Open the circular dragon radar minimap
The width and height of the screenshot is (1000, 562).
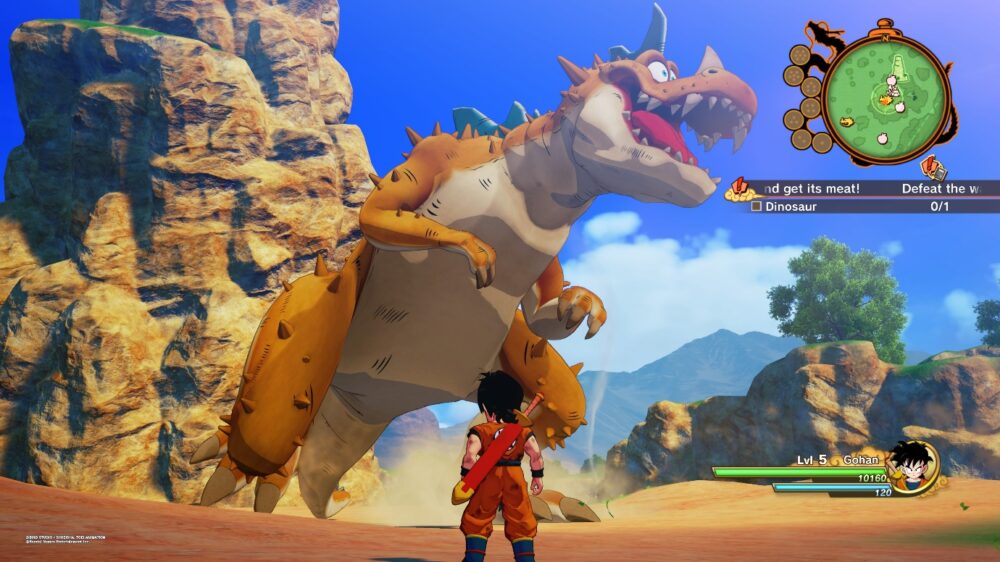(x=887, y=96)
